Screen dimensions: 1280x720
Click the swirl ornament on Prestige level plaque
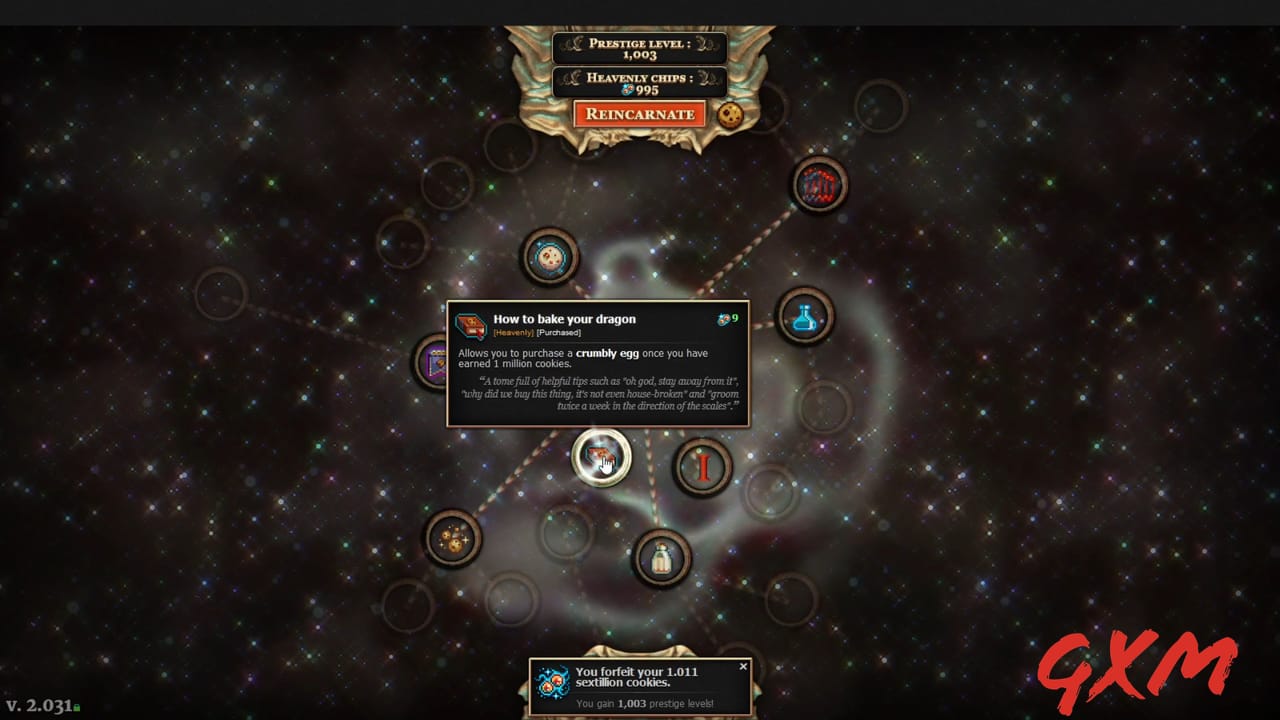(x=575, y=42)
